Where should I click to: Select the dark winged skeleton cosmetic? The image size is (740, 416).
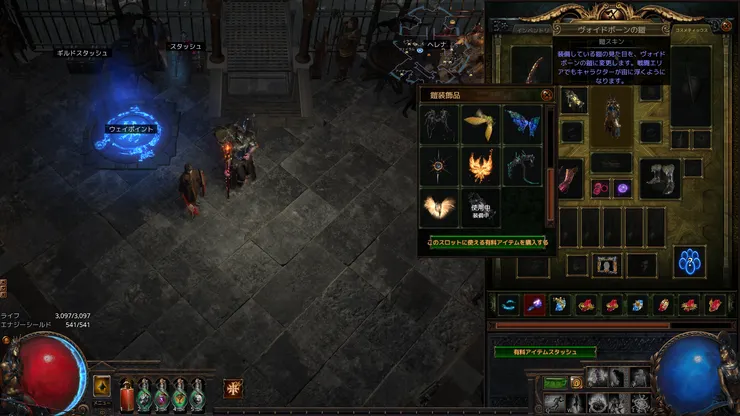pyautogui.click(x=439, y=123)
